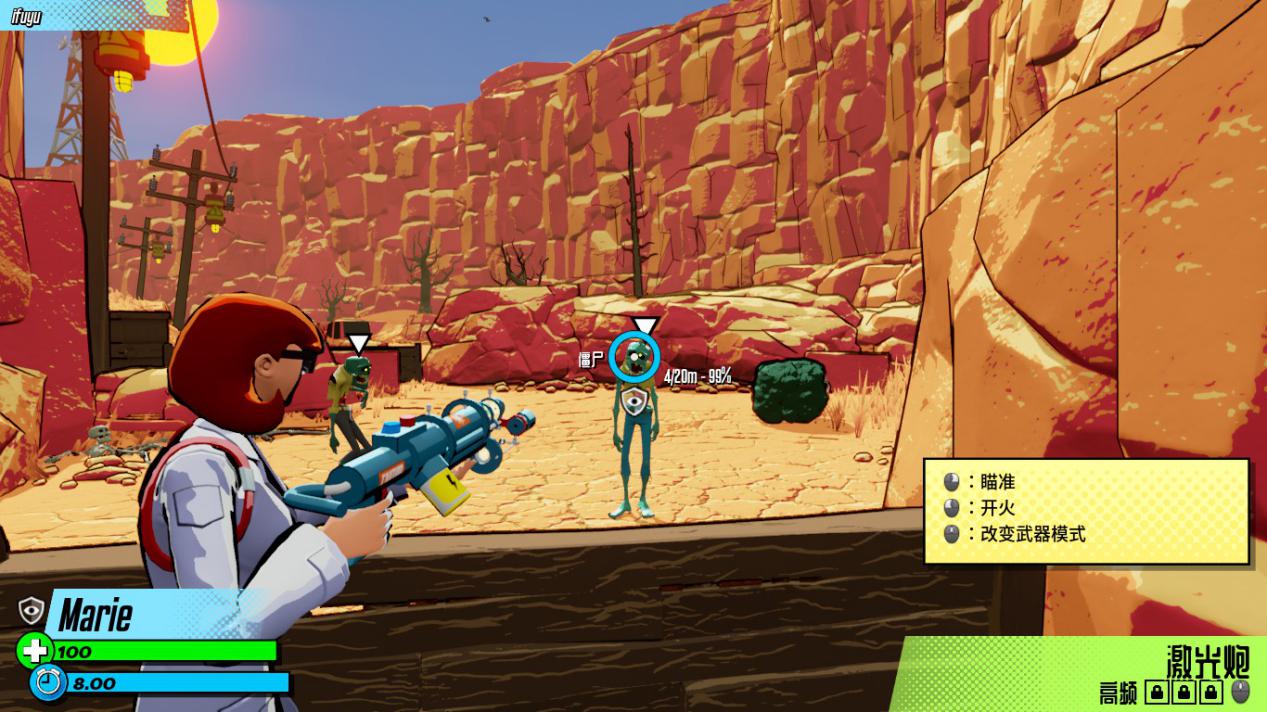Click the white triangle marker above the left zombie
This screenshot has width=1267, height=712.
tap(358, 345)
